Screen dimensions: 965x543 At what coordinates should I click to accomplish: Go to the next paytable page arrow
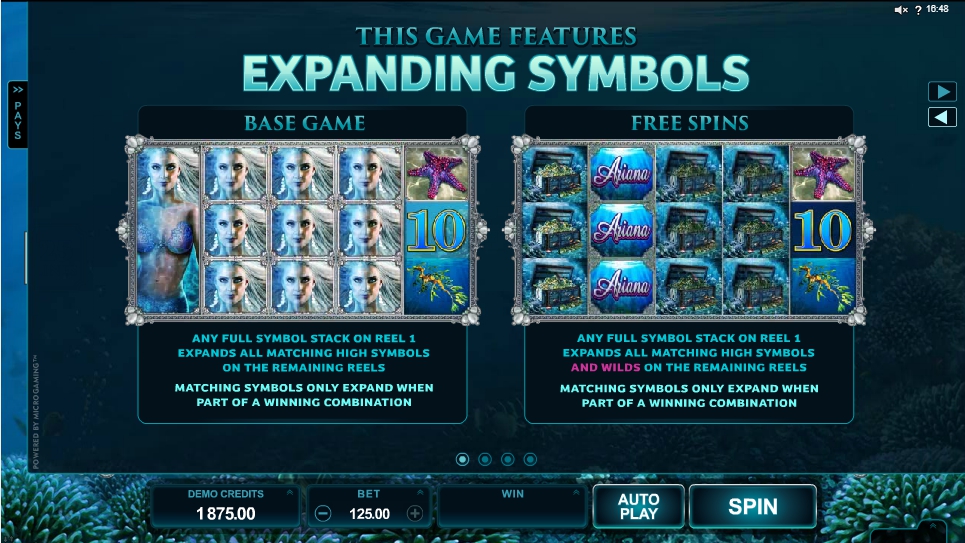click(x=942, y=92)
